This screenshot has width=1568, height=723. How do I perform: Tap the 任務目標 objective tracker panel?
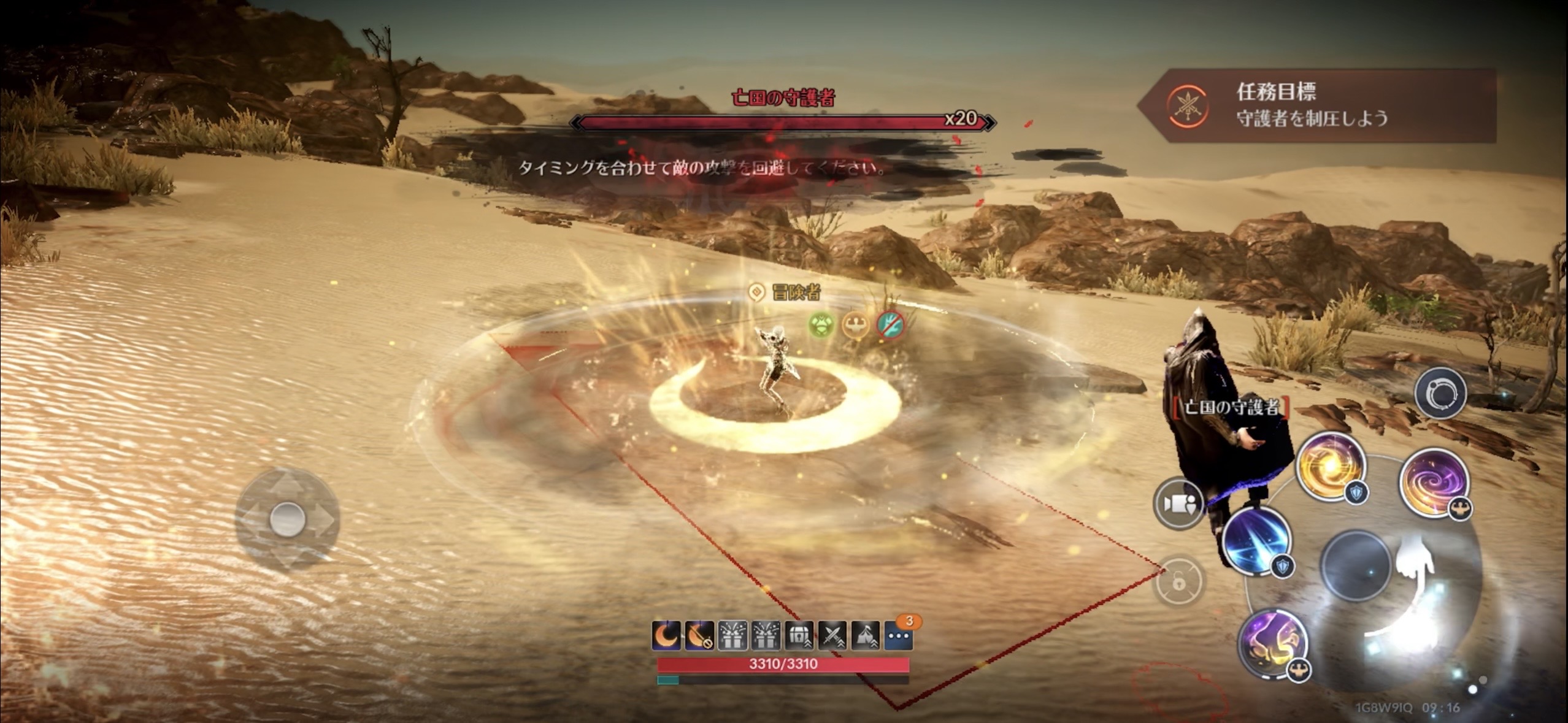[1319, 105]
